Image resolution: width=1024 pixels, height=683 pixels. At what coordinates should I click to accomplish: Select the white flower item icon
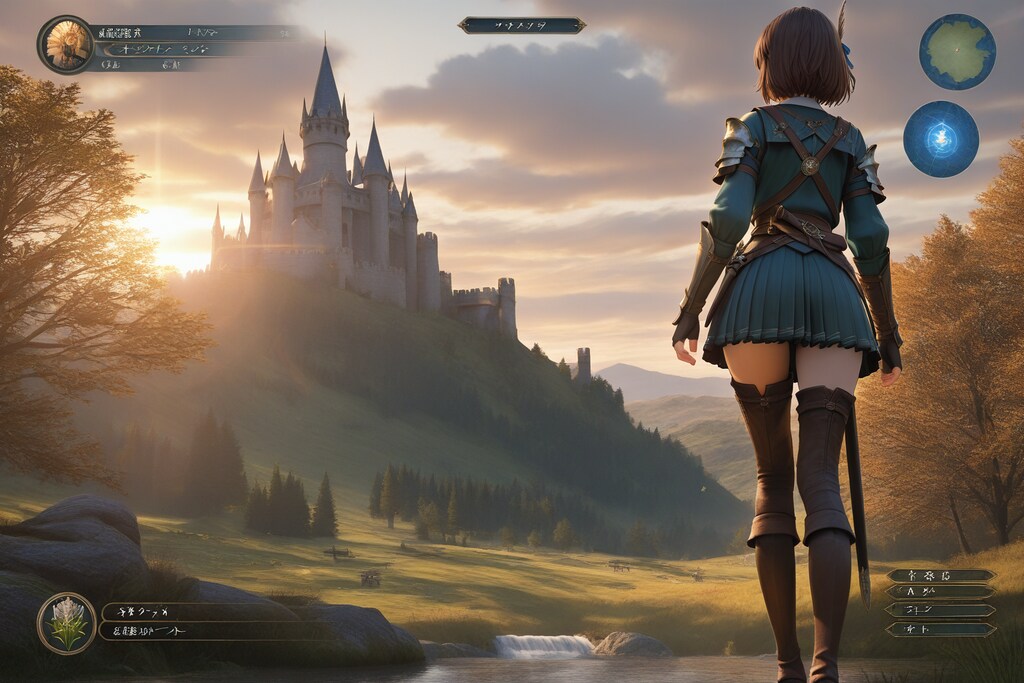(x=67, y=623)
